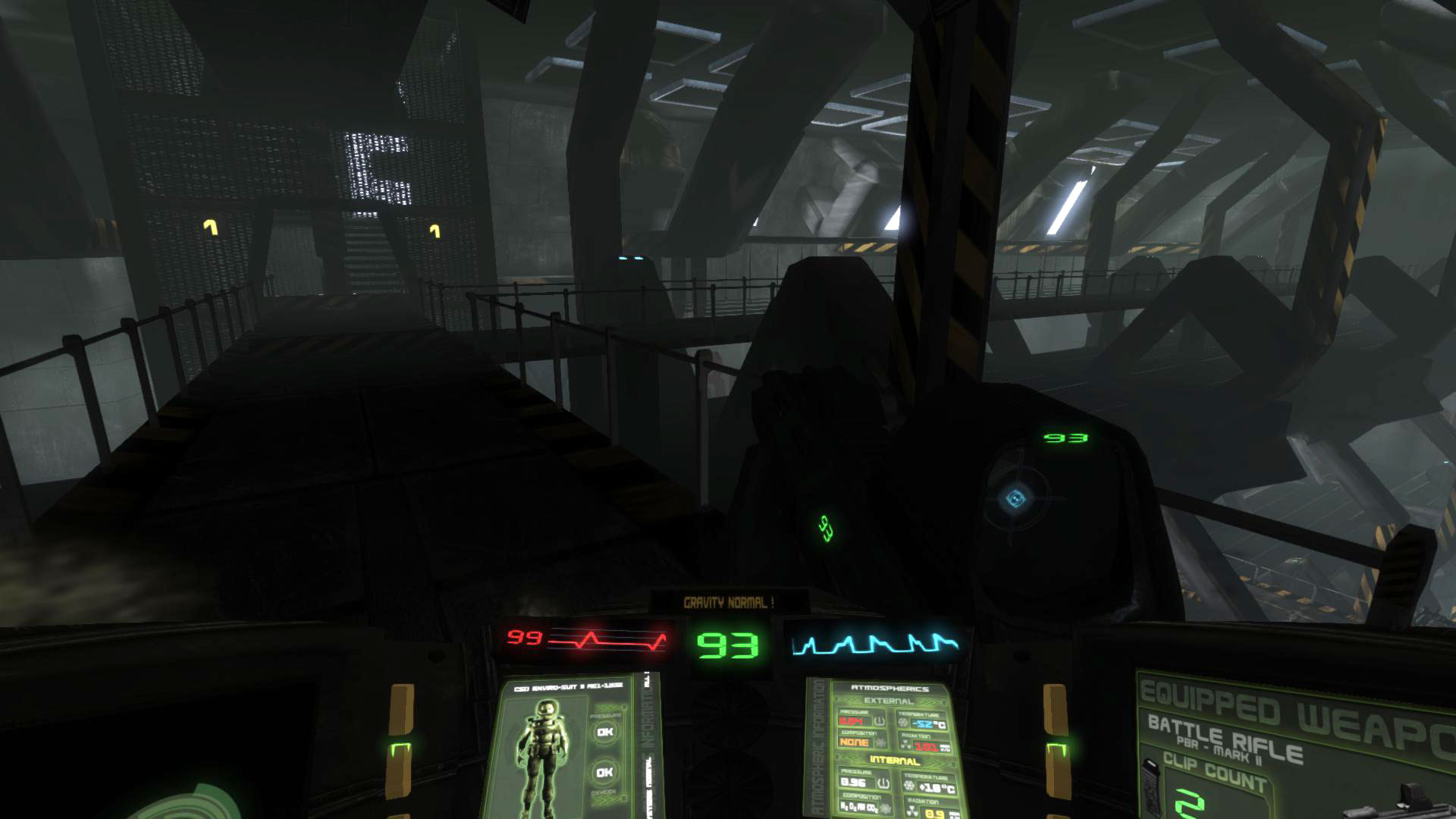Select the external radiation hazard icon
Image resolution: width=1456 pixels, height=819 pixels.
tap(905, 743)
